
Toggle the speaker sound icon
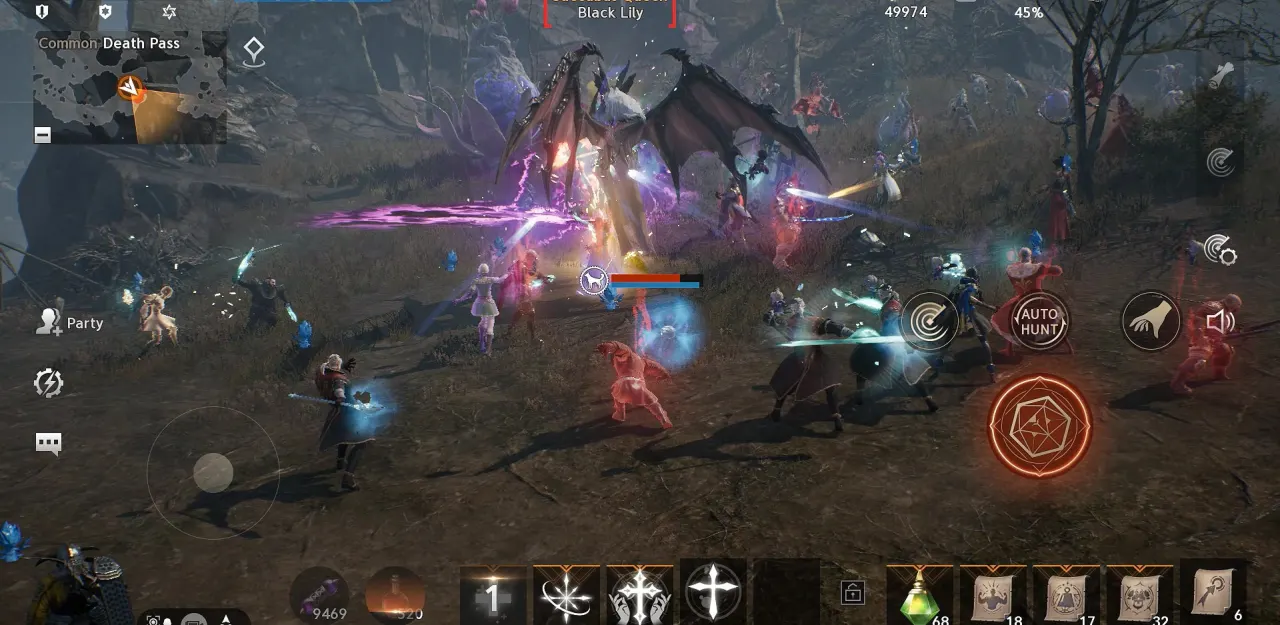[x=1220, y=321]
